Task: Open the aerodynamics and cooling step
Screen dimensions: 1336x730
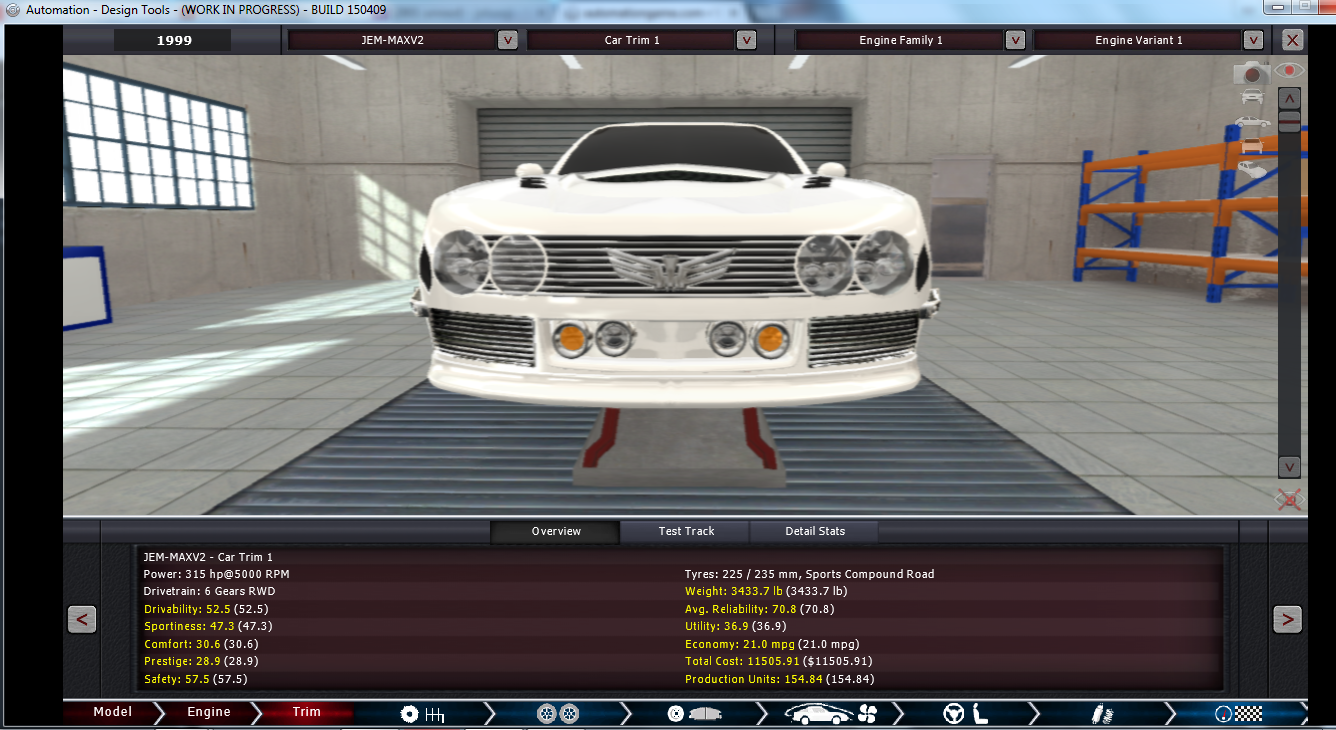Action: [829, 714]
